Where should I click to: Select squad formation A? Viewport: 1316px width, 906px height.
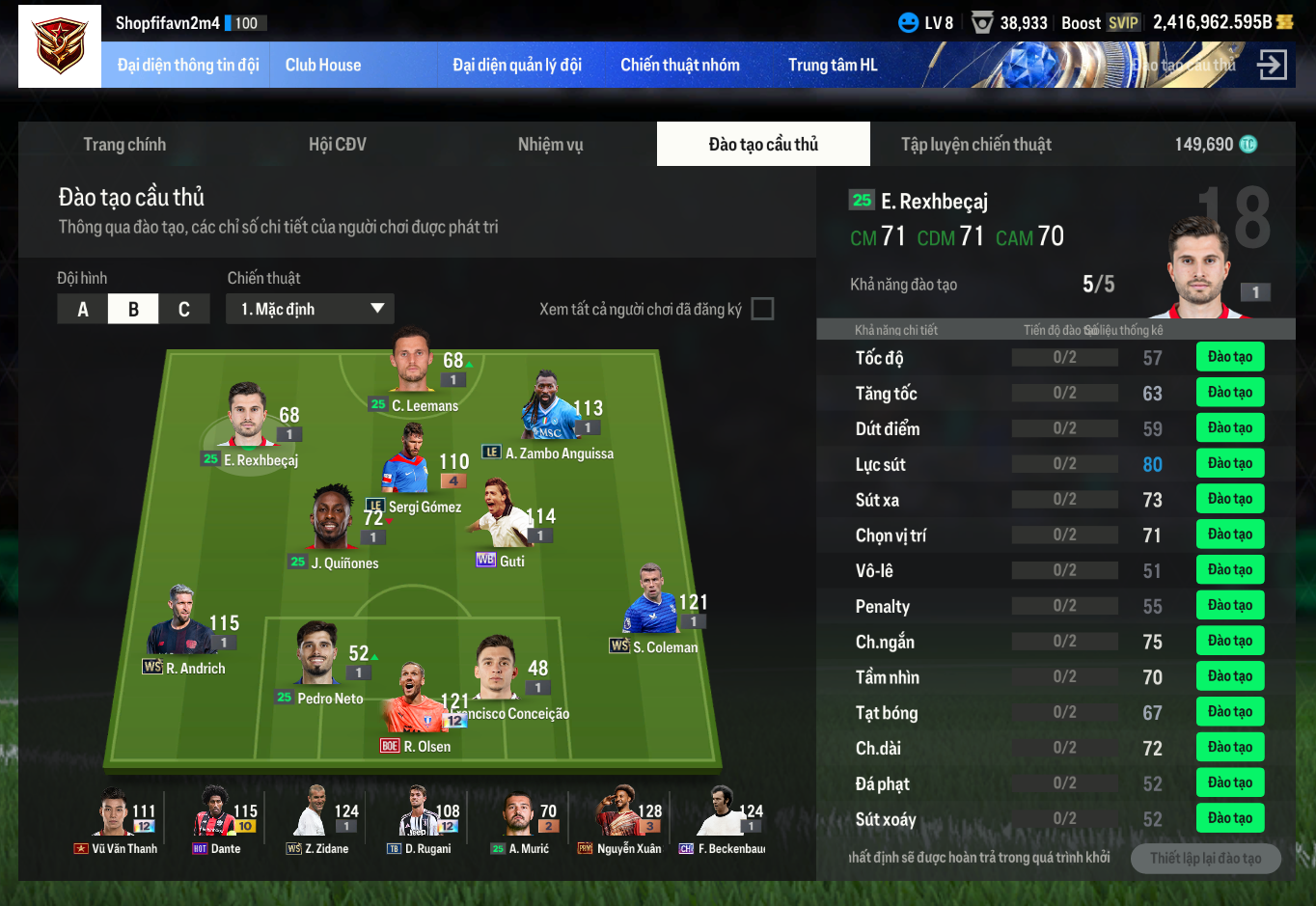(x=83, y=310)
